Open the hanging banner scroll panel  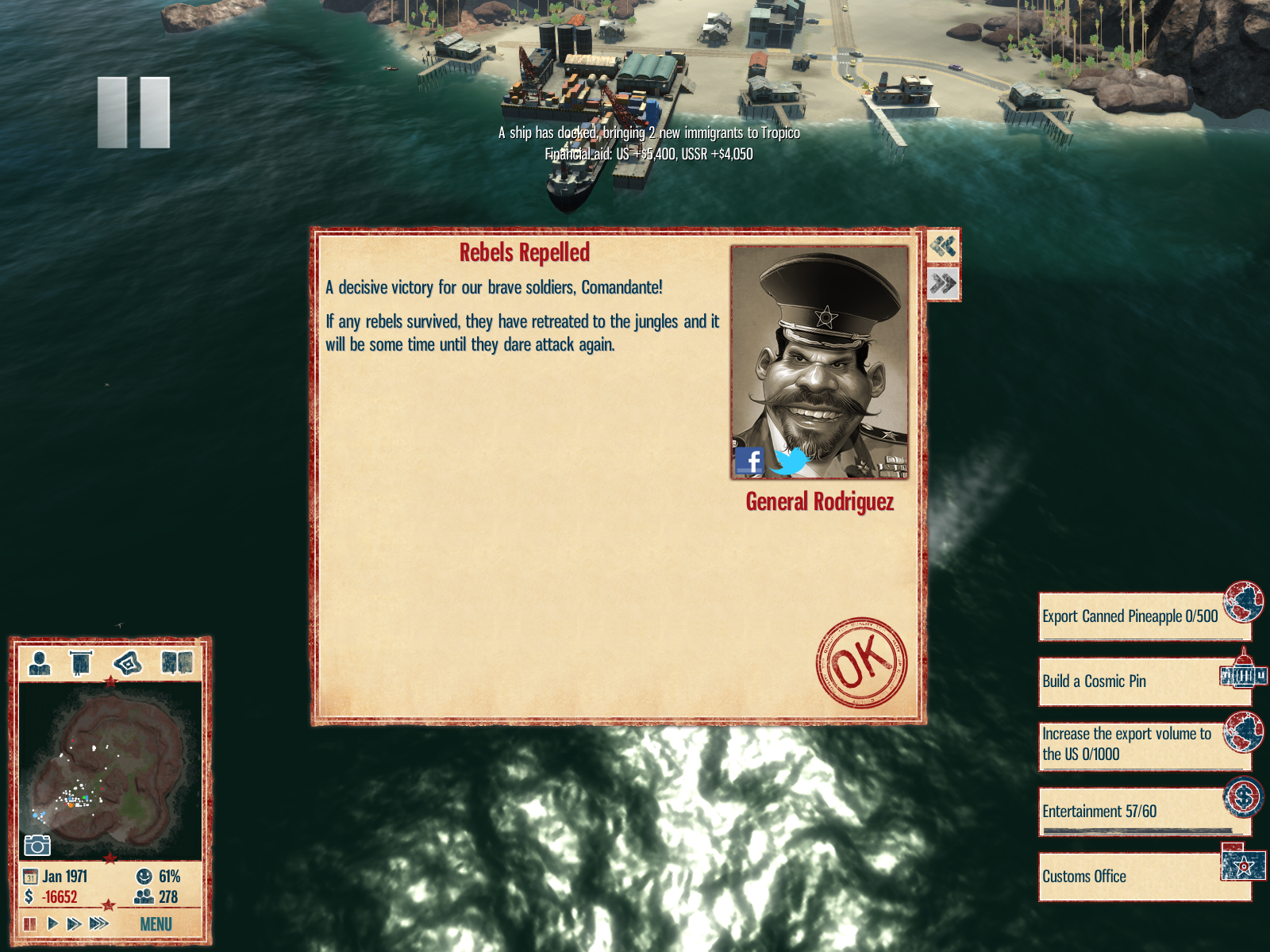tap(81, 662)
